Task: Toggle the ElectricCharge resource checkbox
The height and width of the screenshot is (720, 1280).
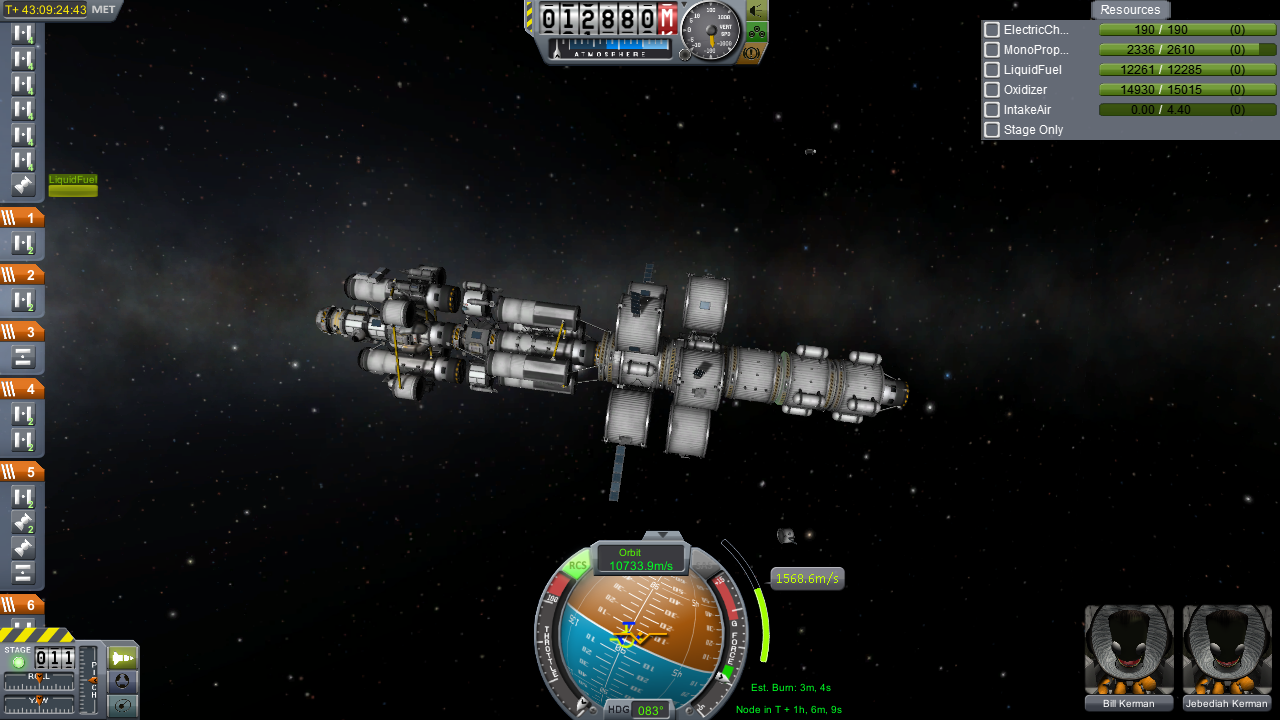Action: [992, 30]
